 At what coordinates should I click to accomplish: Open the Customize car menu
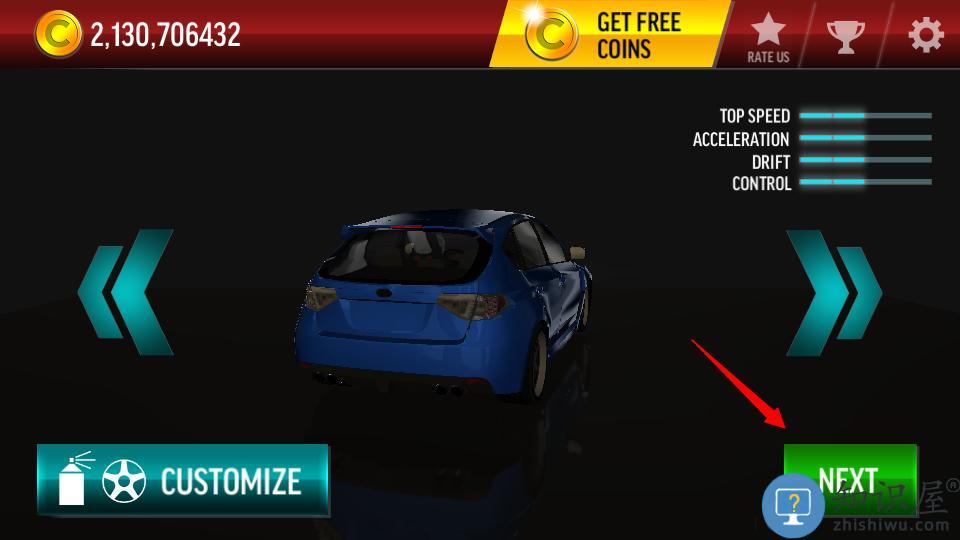(183, 480)
